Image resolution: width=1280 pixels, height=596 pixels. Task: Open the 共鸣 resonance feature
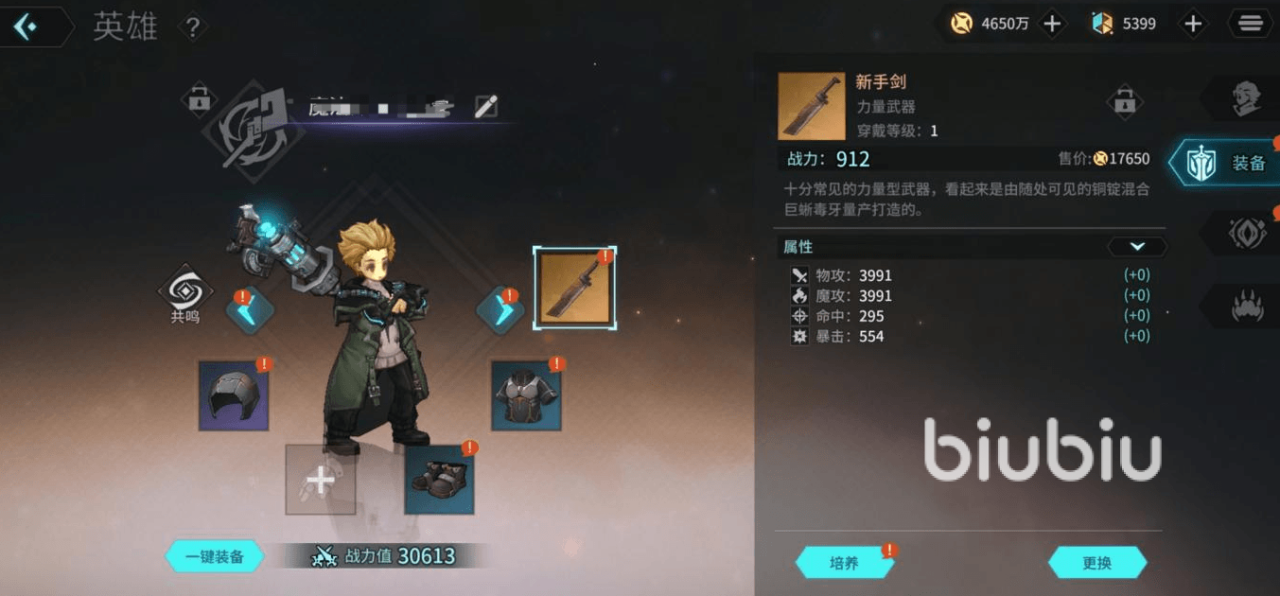pos(185,294)
